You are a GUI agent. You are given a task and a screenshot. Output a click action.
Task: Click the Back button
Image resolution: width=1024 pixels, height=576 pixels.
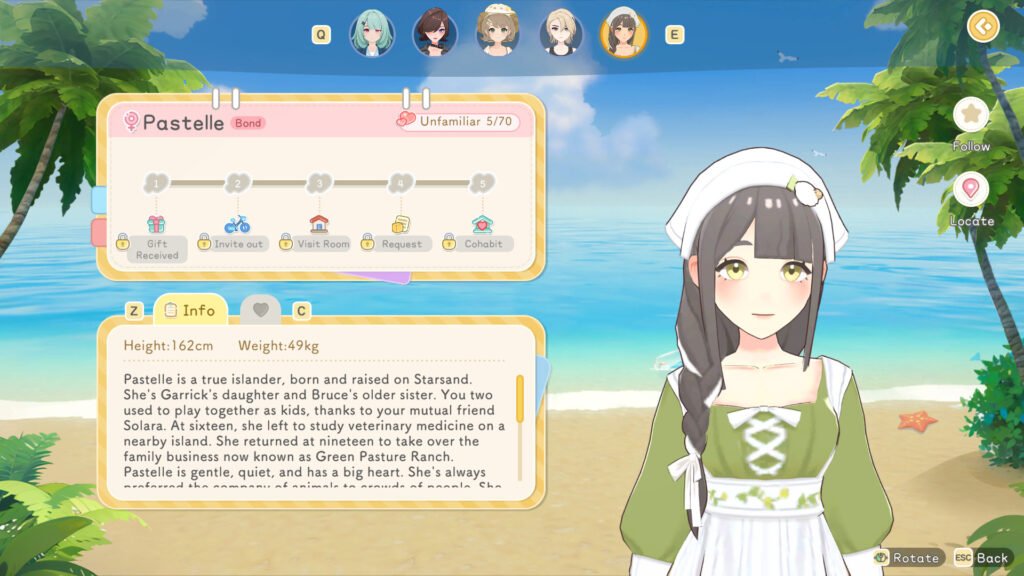[982, 557]
